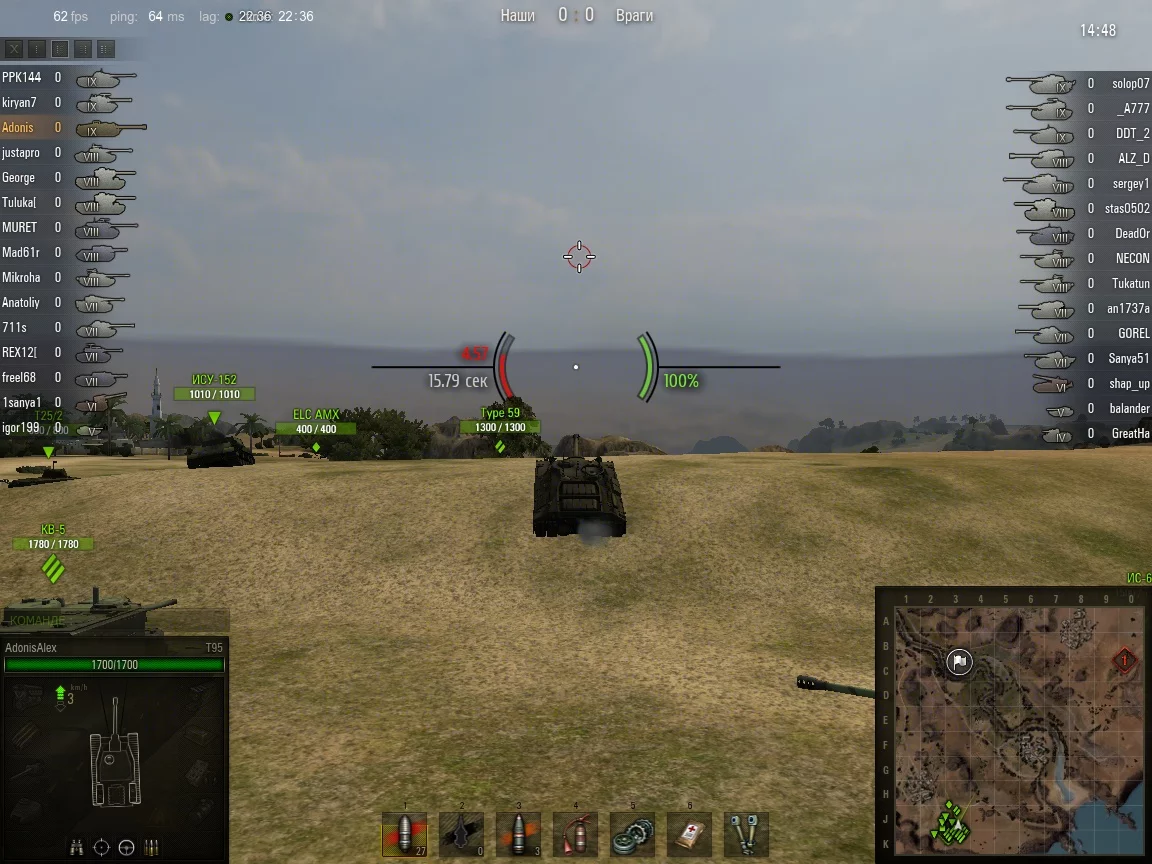Click the steering wheel driver icon

[126, 848]
